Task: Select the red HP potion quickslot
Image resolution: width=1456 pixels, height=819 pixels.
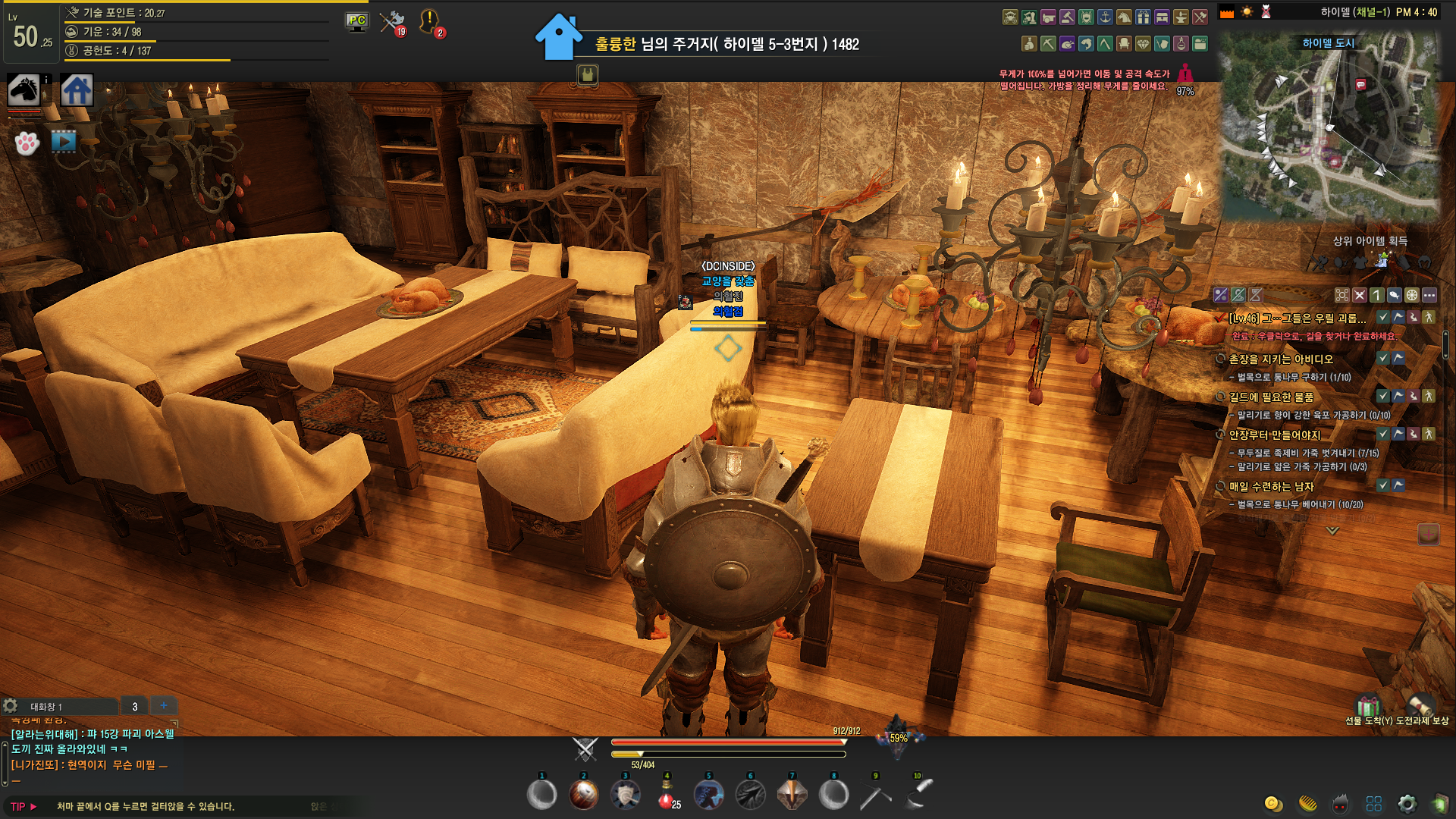Action: 667,795
